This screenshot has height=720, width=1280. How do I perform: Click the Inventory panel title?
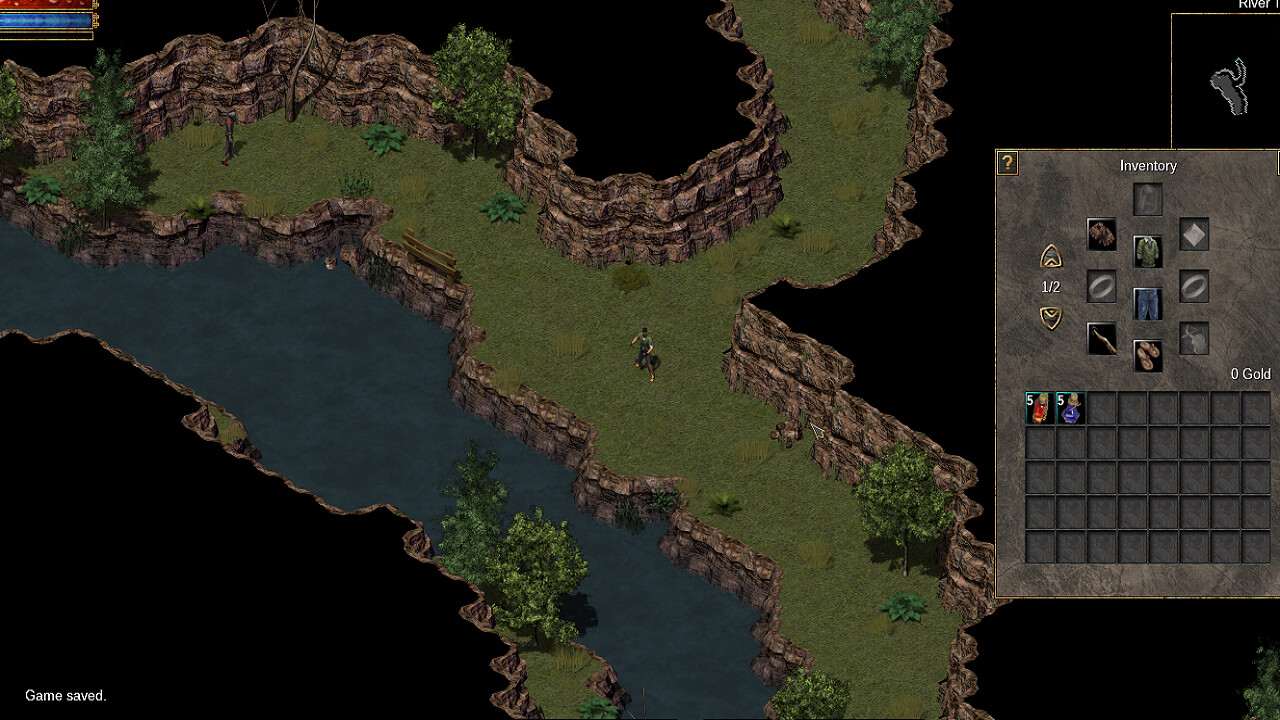tap(1147, 166)
